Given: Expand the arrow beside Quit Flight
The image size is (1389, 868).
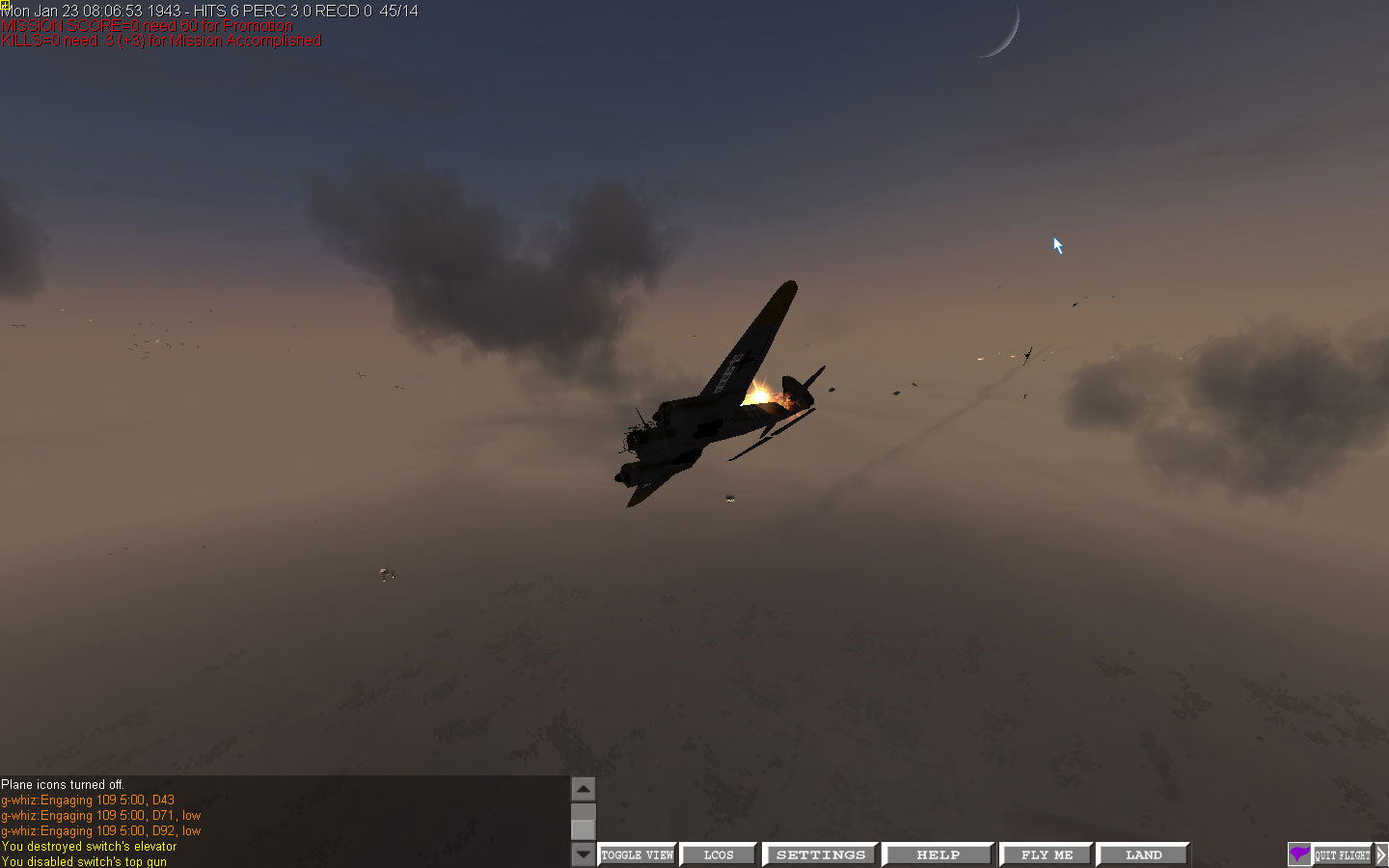Looking at the screenshot, I should point(1381,854).
